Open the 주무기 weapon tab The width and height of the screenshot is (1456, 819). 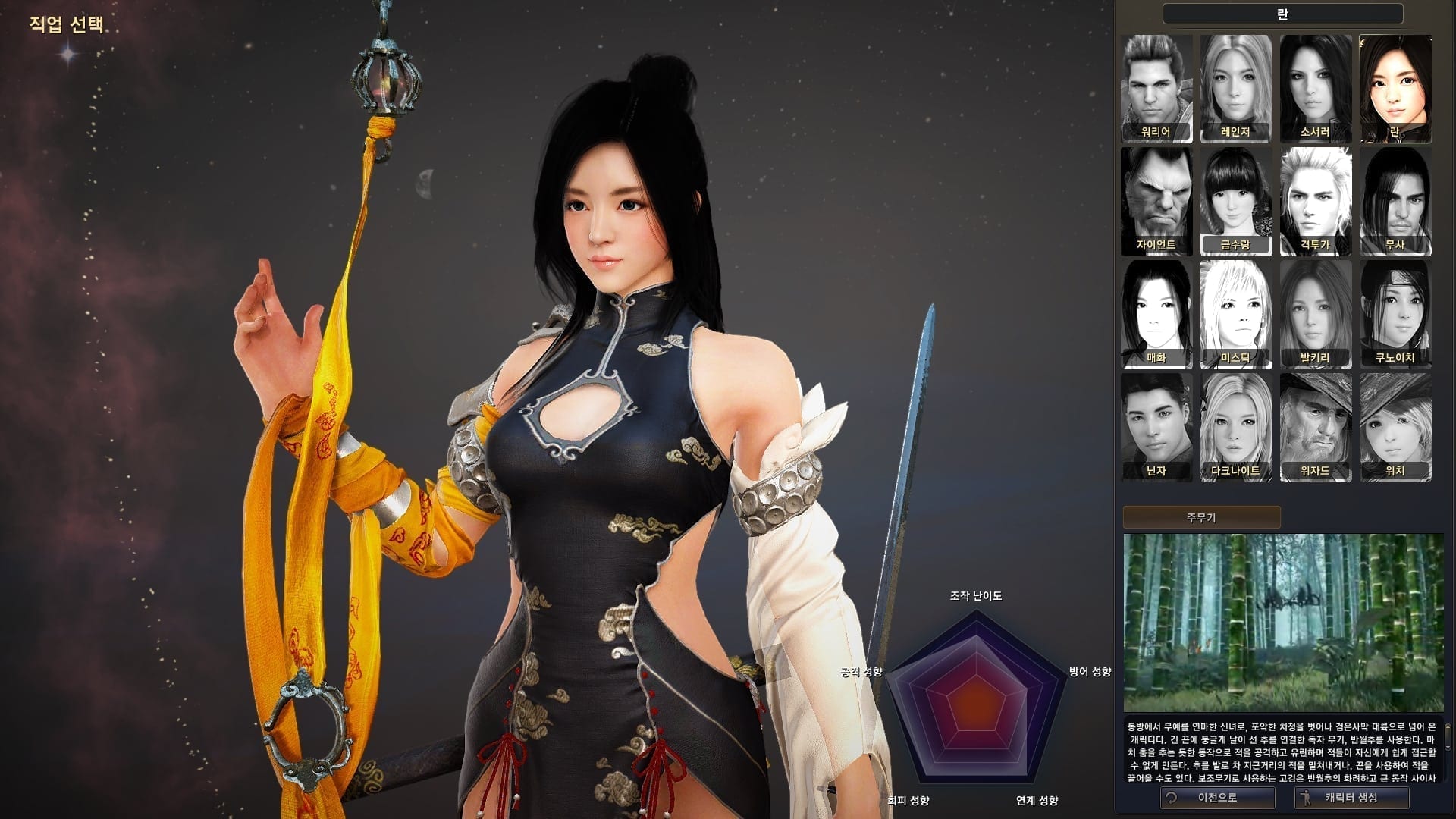click(1201, 517)
